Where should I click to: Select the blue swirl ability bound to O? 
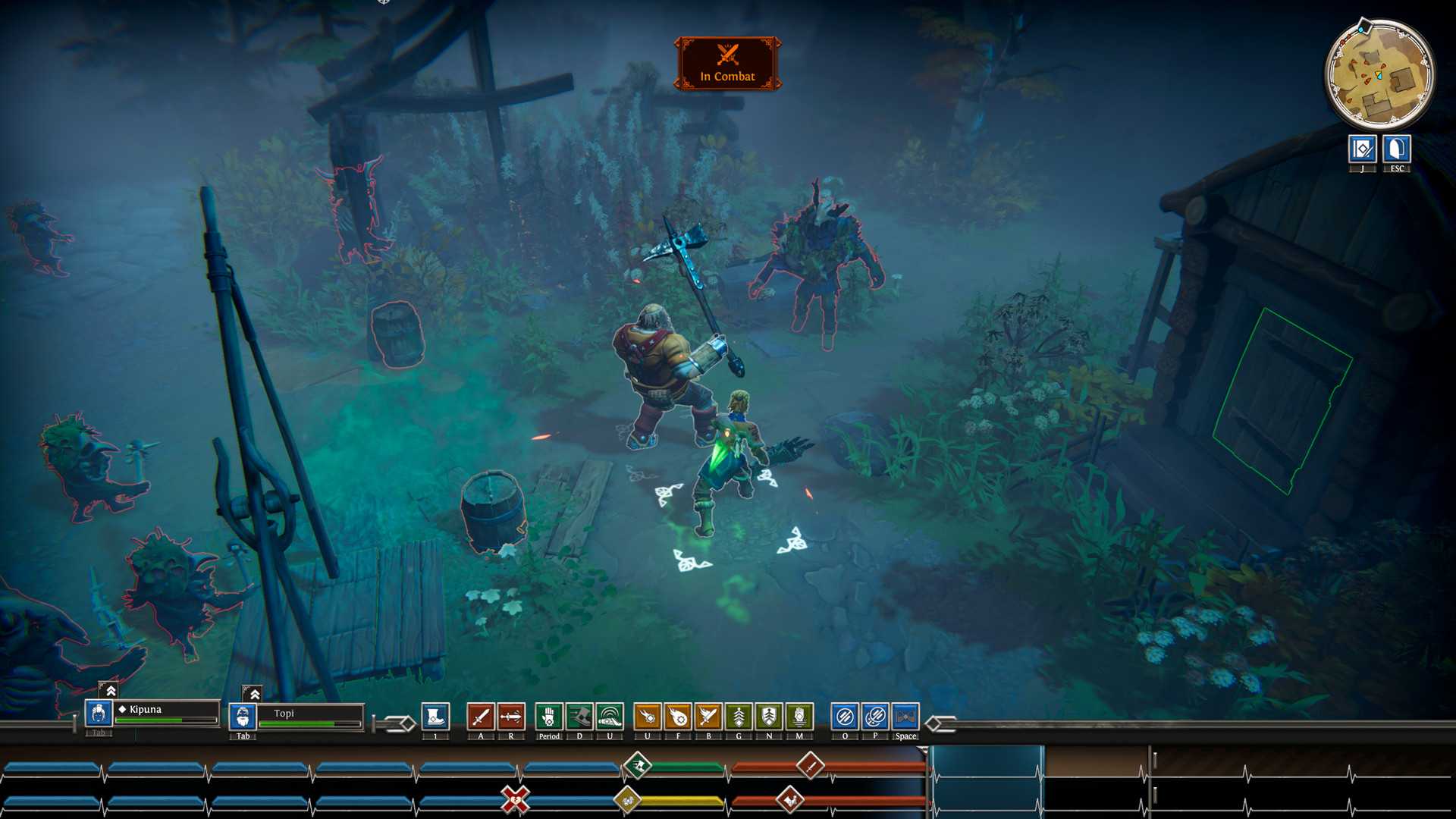point(846,716)
